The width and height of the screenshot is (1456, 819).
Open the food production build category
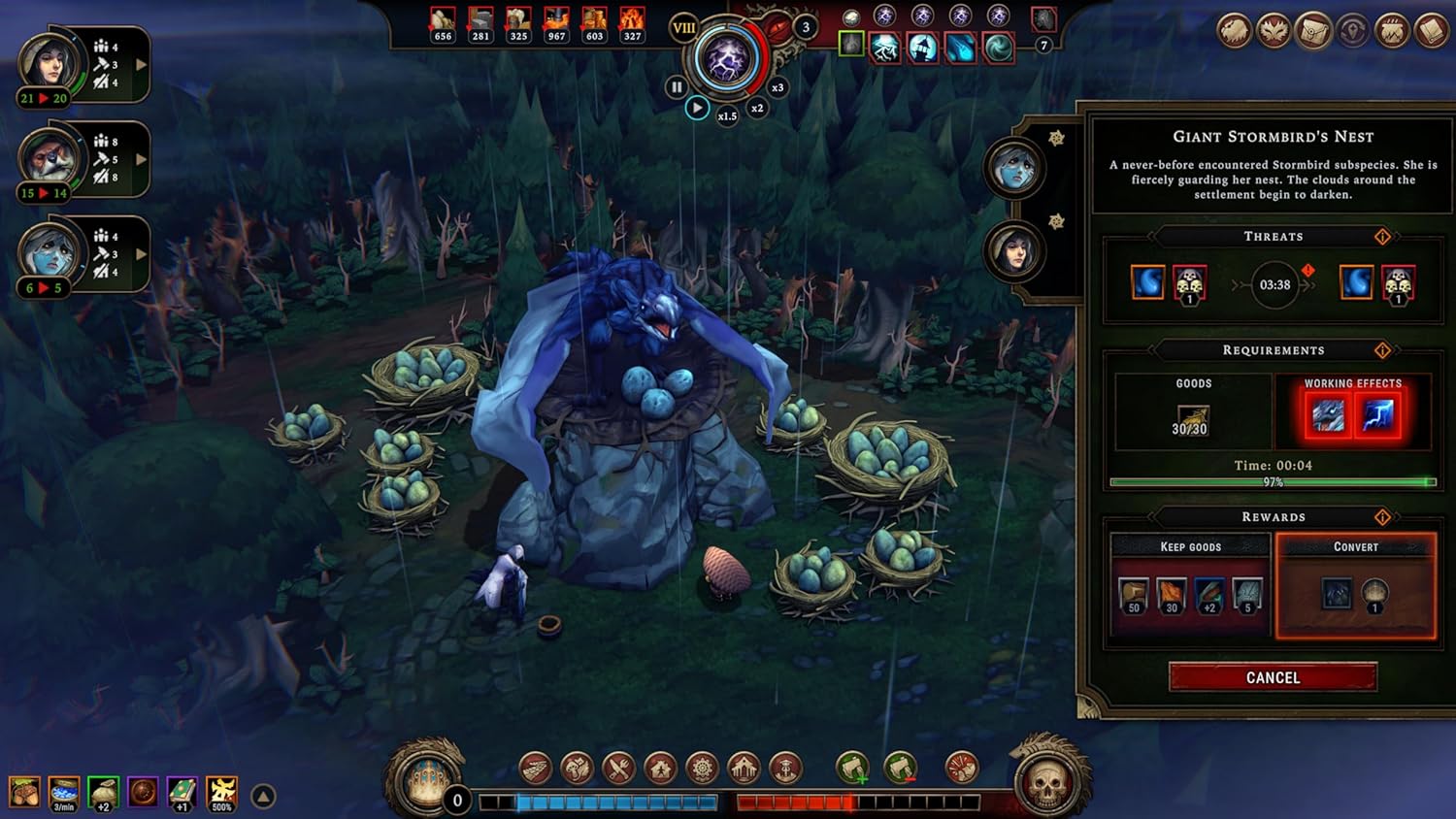click(x=618, y=769)
